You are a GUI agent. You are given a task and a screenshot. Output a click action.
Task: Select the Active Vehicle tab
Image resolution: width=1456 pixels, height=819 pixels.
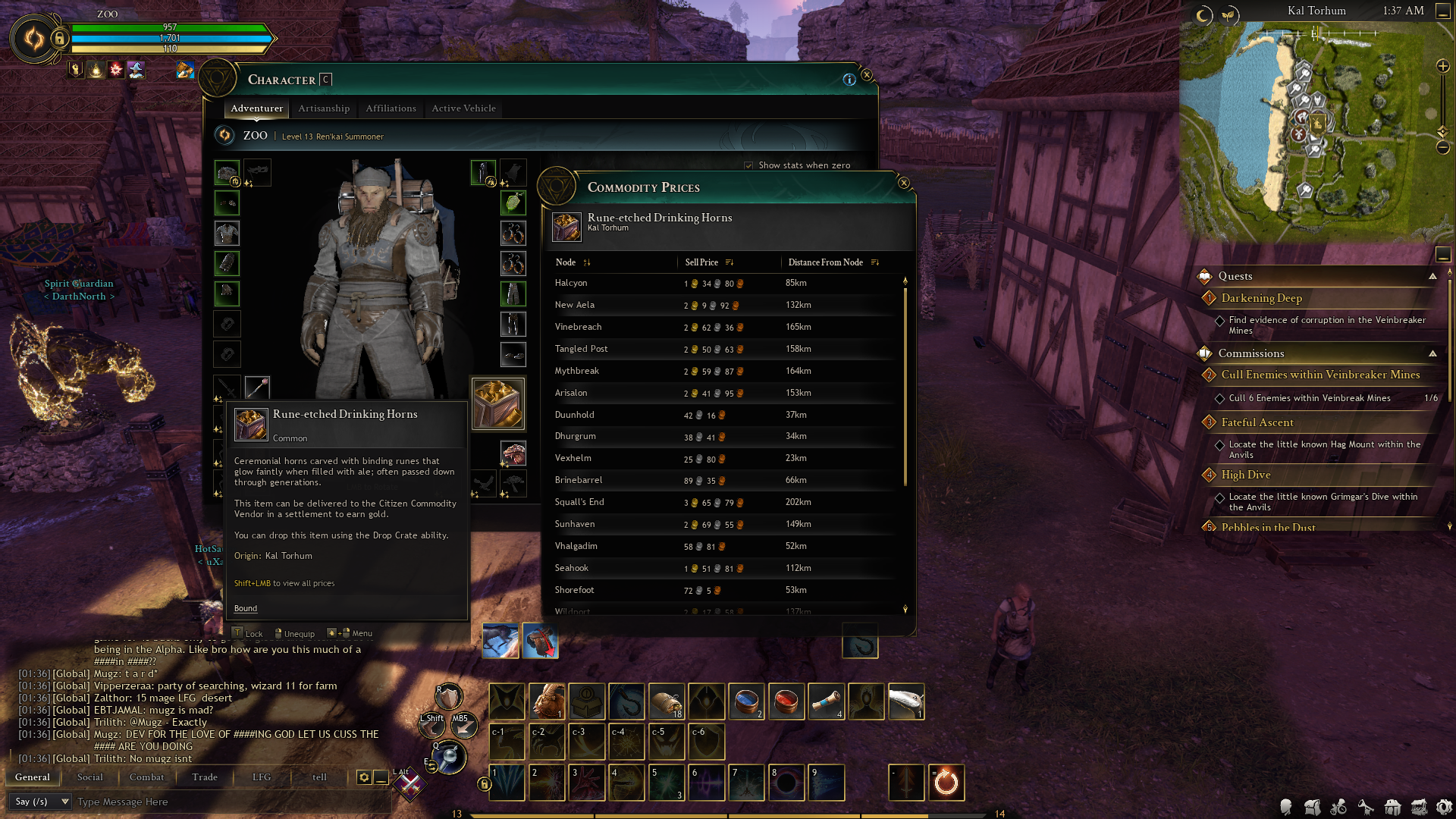463,108
